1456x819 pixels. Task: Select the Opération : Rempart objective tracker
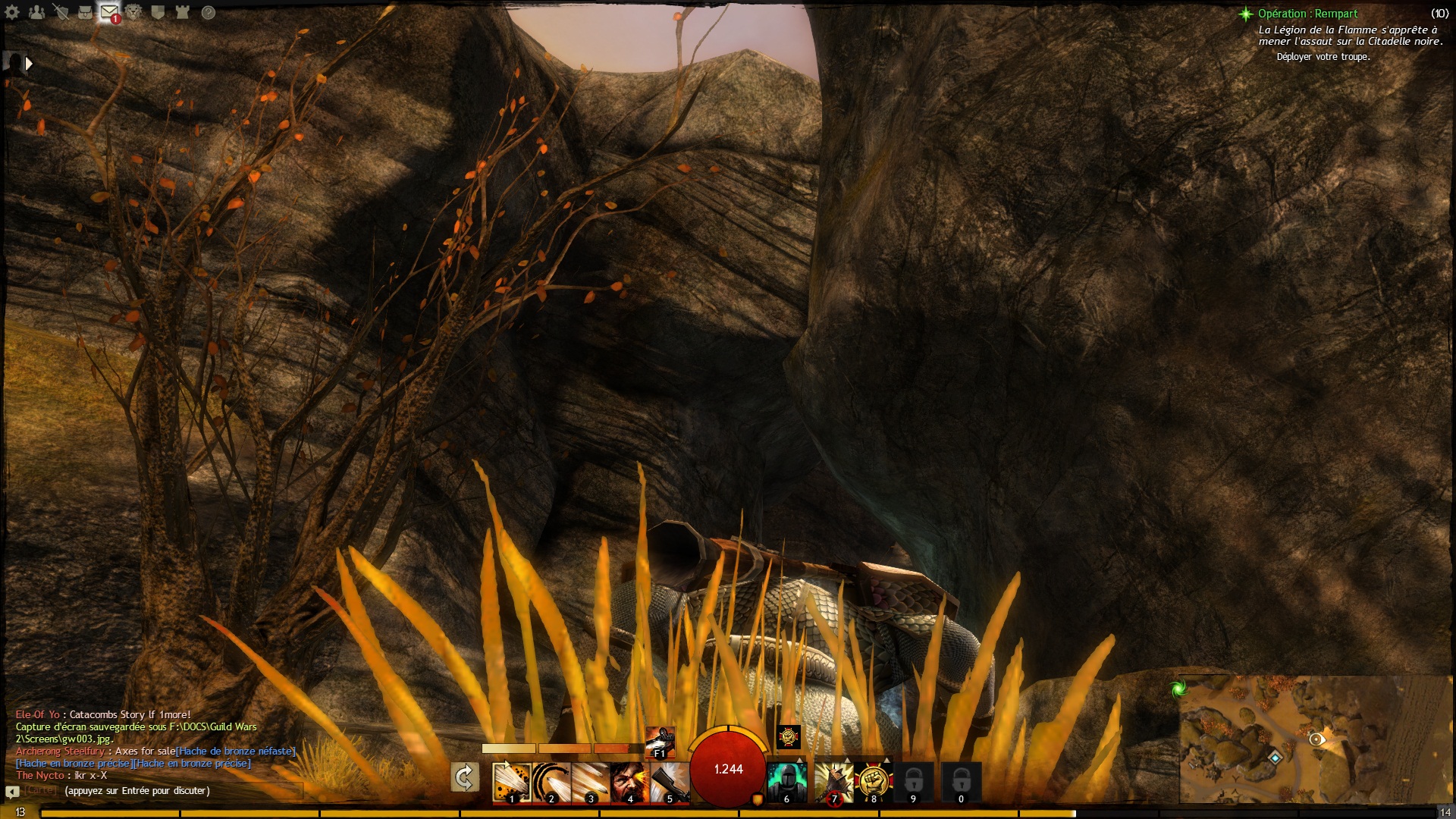pos(1307,14)
